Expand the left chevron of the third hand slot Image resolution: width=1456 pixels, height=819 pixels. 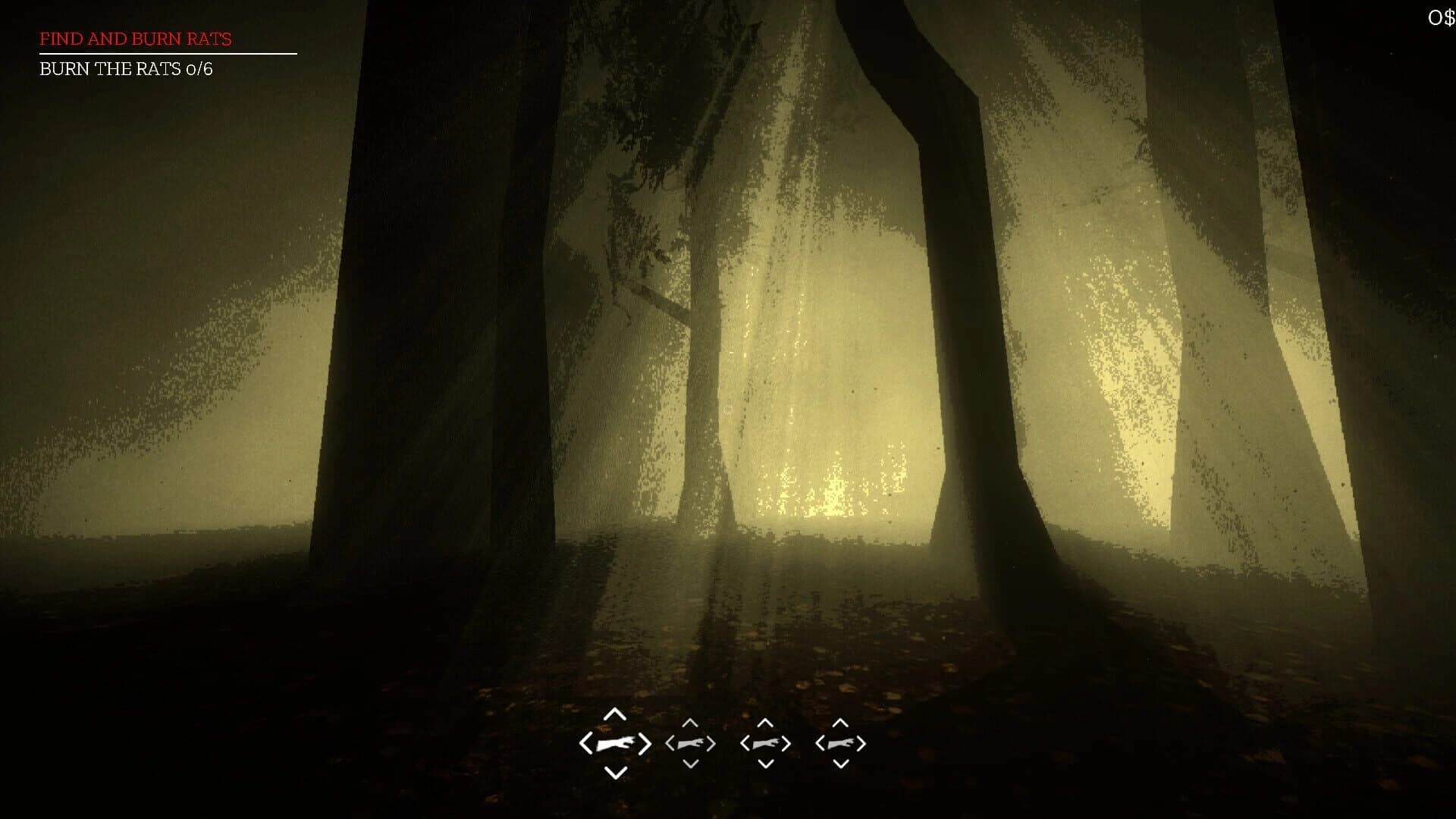point(744,743)
